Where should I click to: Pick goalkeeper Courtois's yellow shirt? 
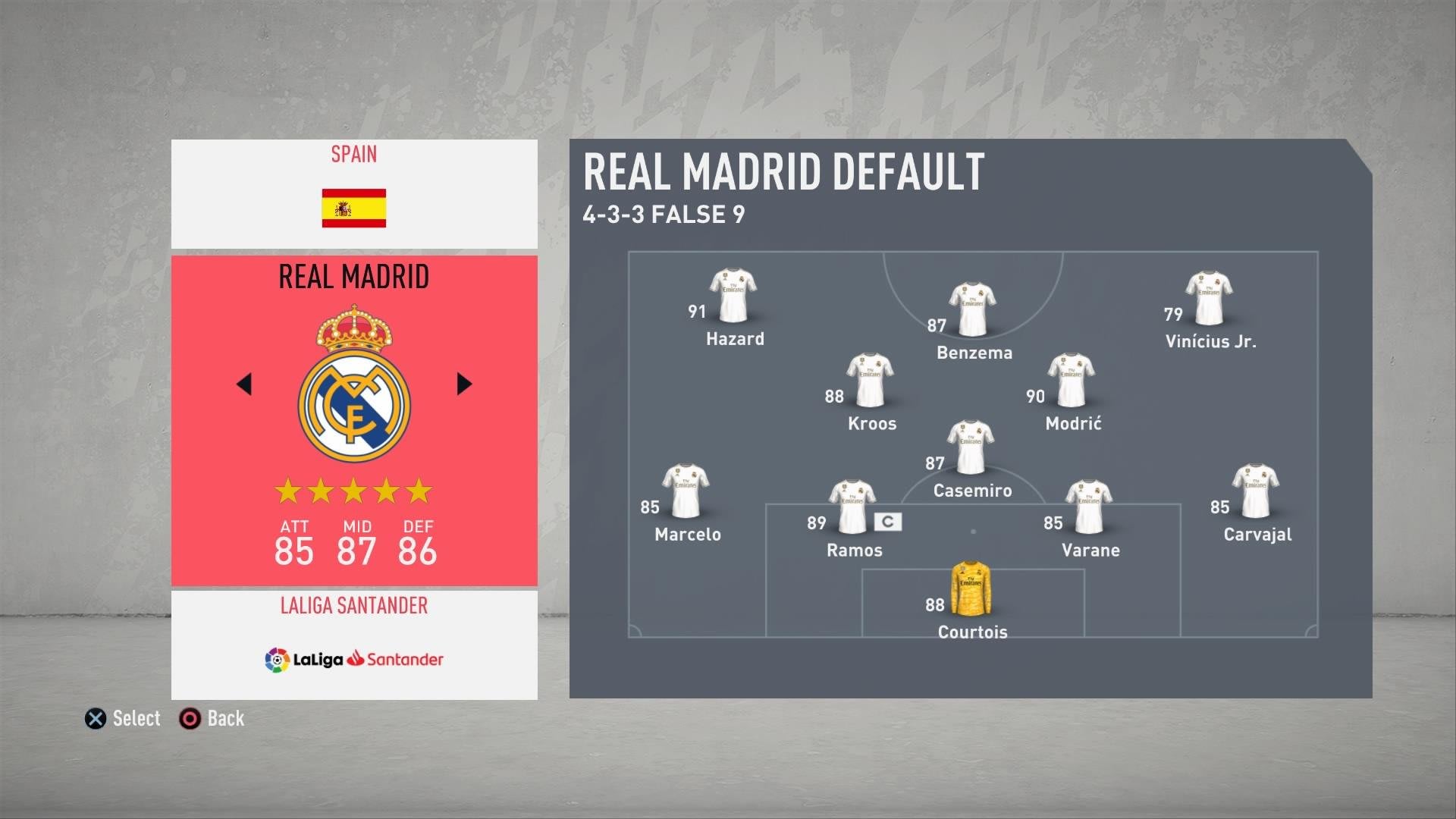tap(971, 588)
